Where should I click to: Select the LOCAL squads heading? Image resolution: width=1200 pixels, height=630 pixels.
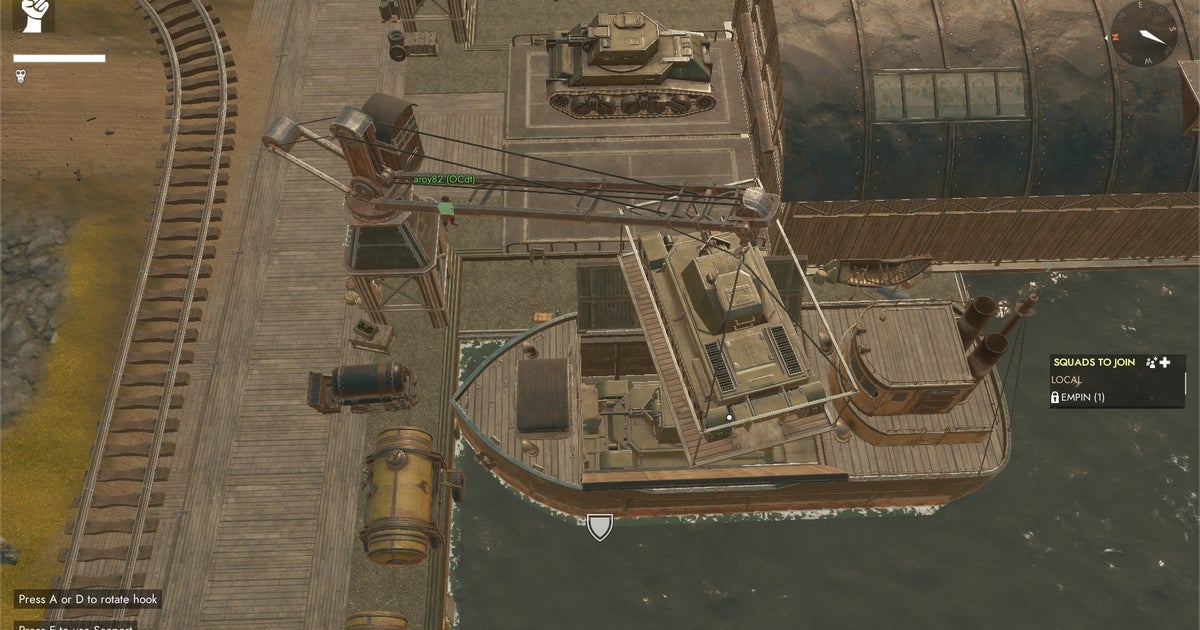point(1066,380)
